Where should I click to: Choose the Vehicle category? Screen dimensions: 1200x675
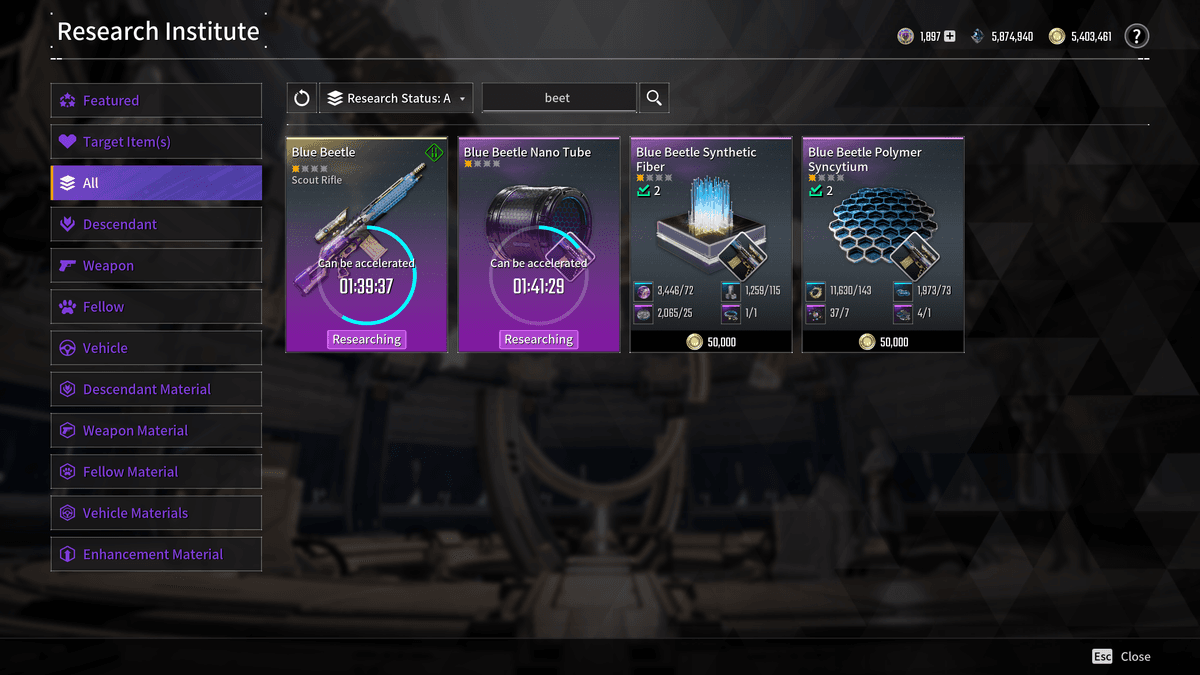(x=156, y=348)
